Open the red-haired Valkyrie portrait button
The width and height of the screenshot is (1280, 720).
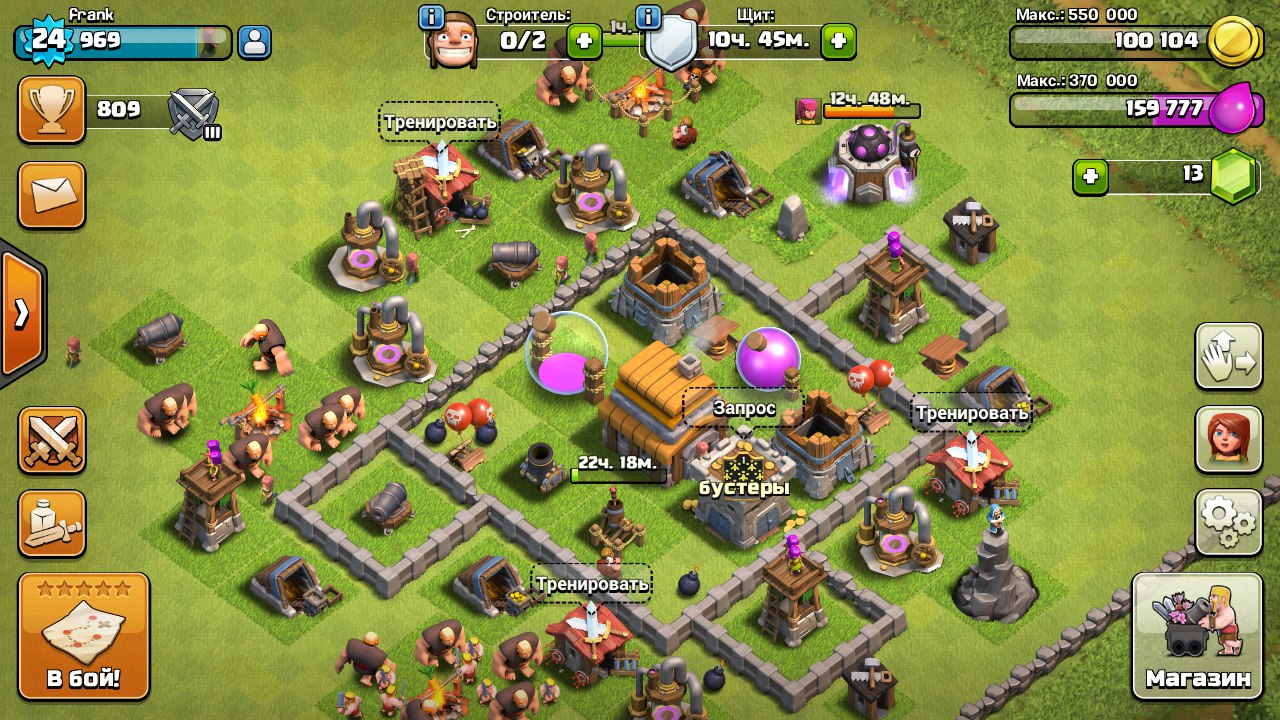click(x=1228, y=439)
